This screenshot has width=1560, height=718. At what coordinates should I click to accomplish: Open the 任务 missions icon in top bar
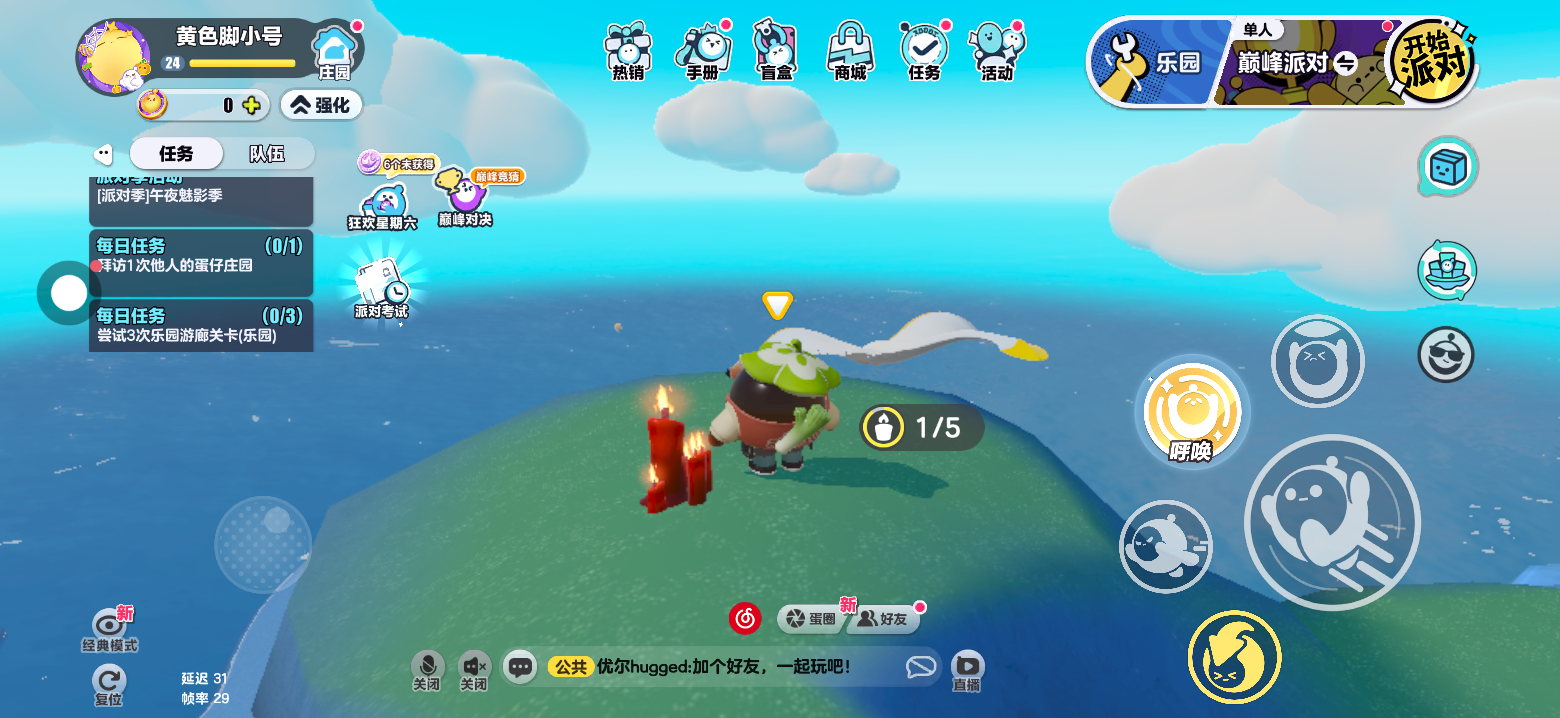click(924, 50)
